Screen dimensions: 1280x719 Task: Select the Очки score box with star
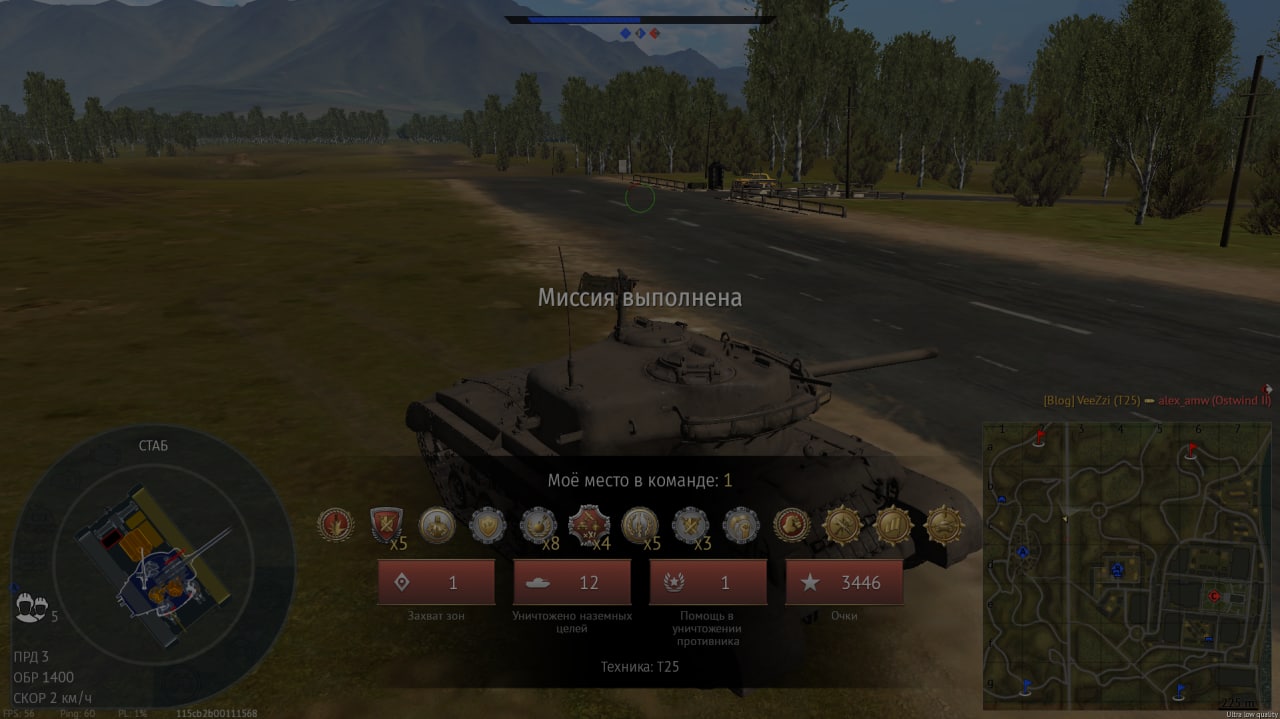(x=844, y=582)
